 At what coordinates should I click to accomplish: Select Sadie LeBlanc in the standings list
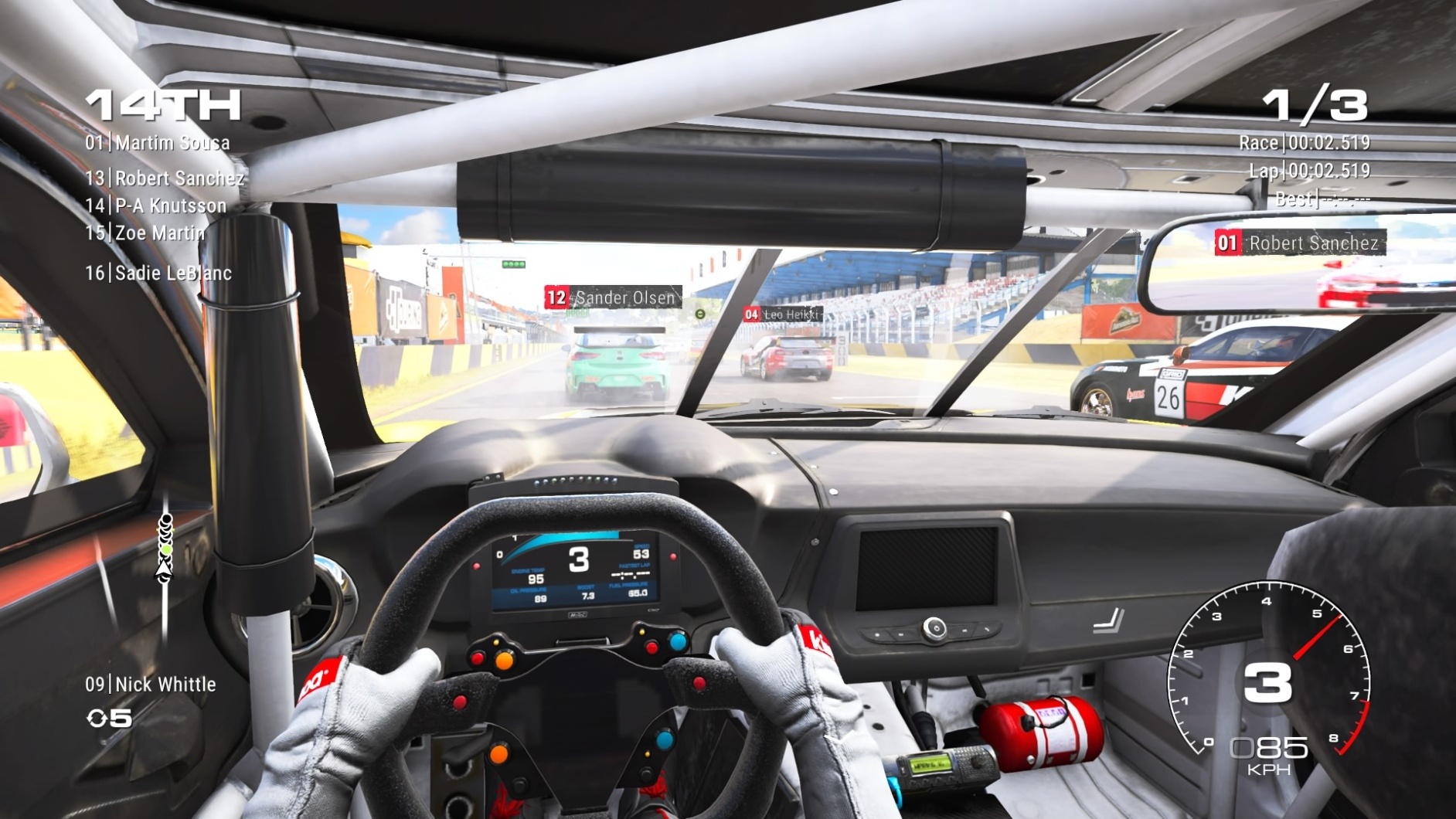pyautogui.click(x=158, y=273)
